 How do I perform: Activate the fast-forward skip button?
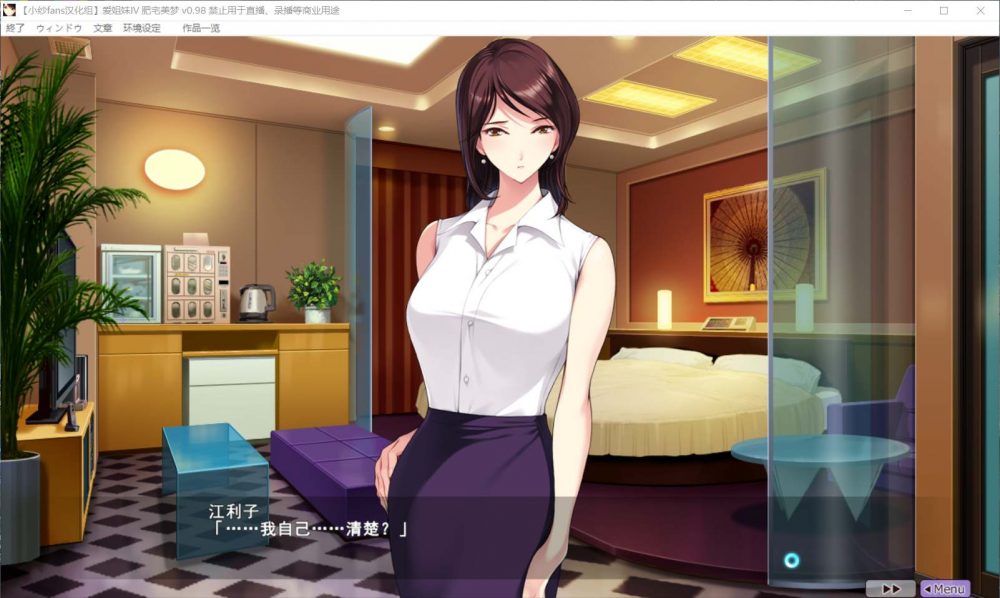(x=891, y=589)
